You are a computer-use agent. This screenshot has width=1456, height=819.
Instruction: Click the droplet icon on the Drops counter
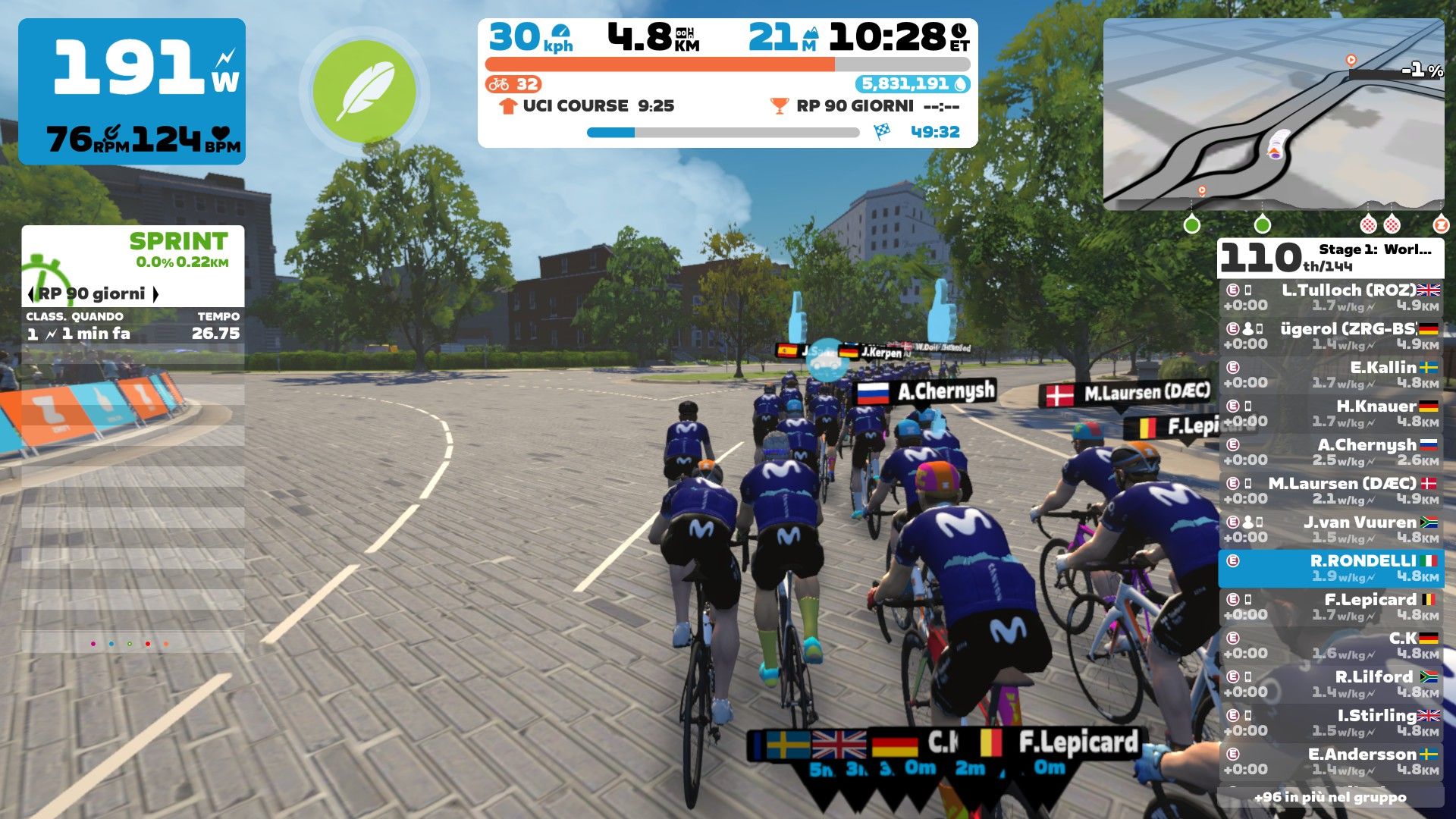961,85
